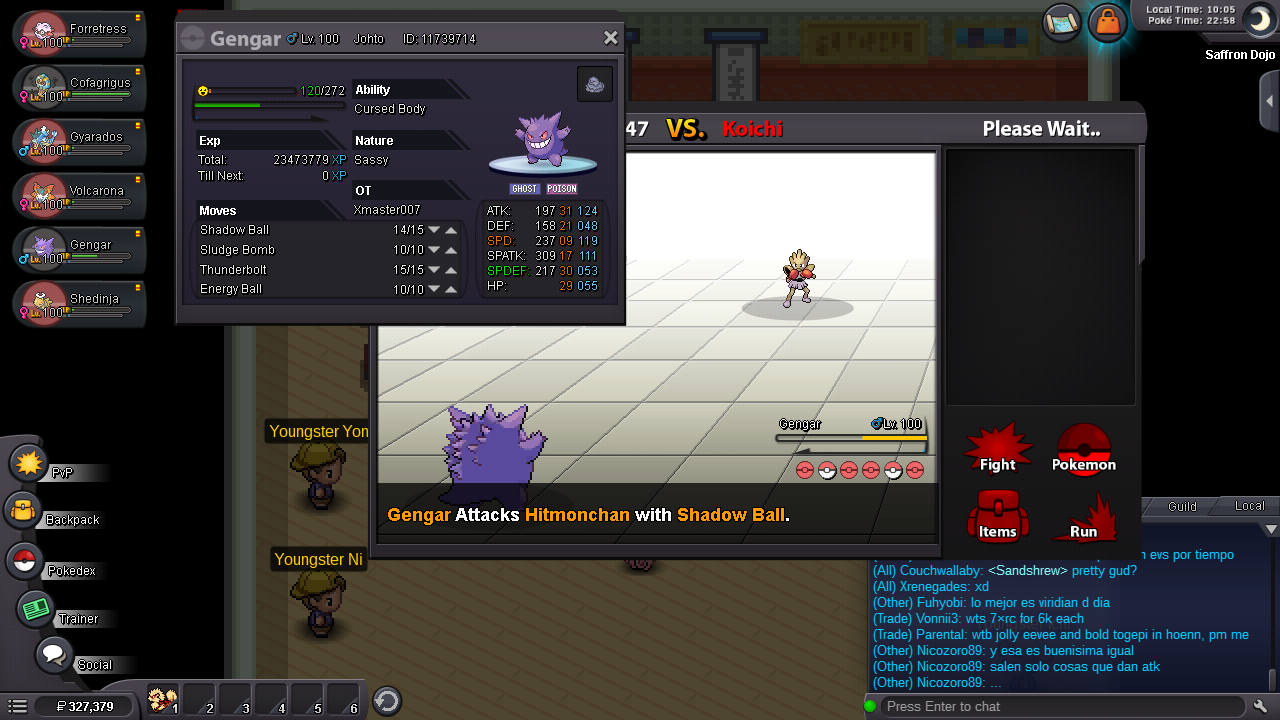The image size is (1280, 720).
Task: Open the Items bag in battle
Action: [x=997, y=516]
